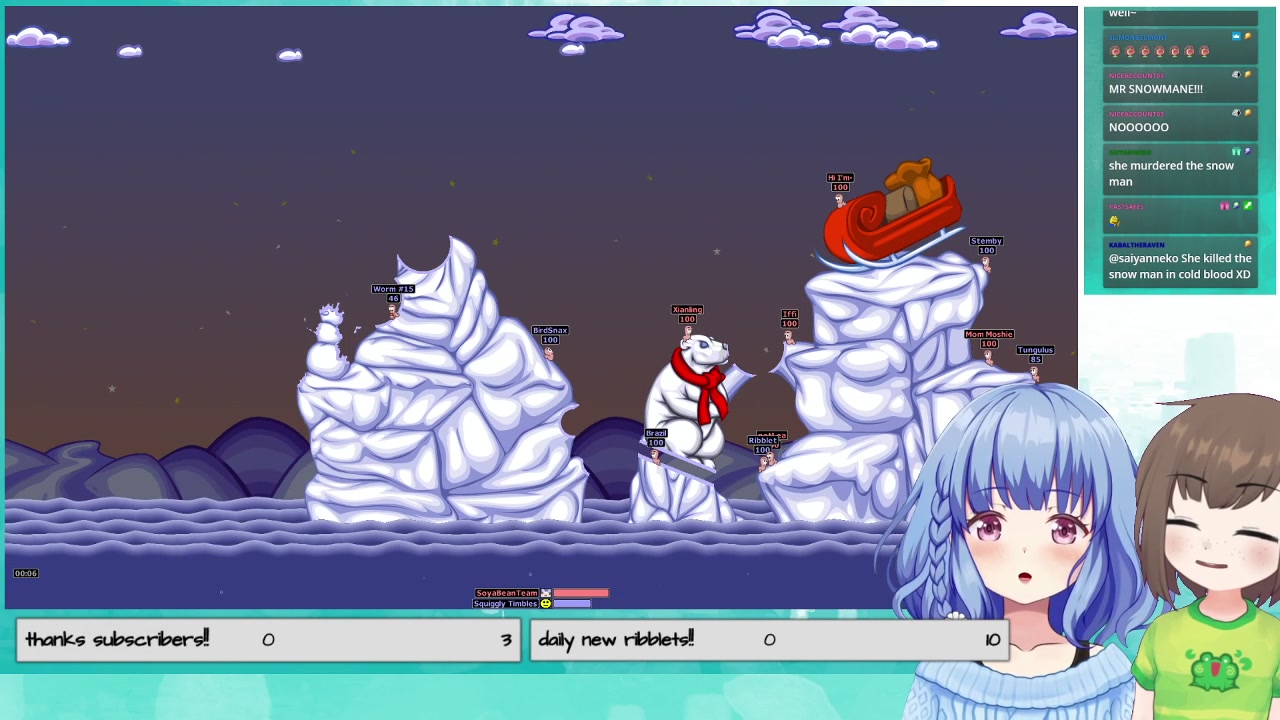Click the pink gift badge next to PASTSAFES
The height and width of the screenshot is (720, 1280).
pyautogui.click(x=1224, y=205)
